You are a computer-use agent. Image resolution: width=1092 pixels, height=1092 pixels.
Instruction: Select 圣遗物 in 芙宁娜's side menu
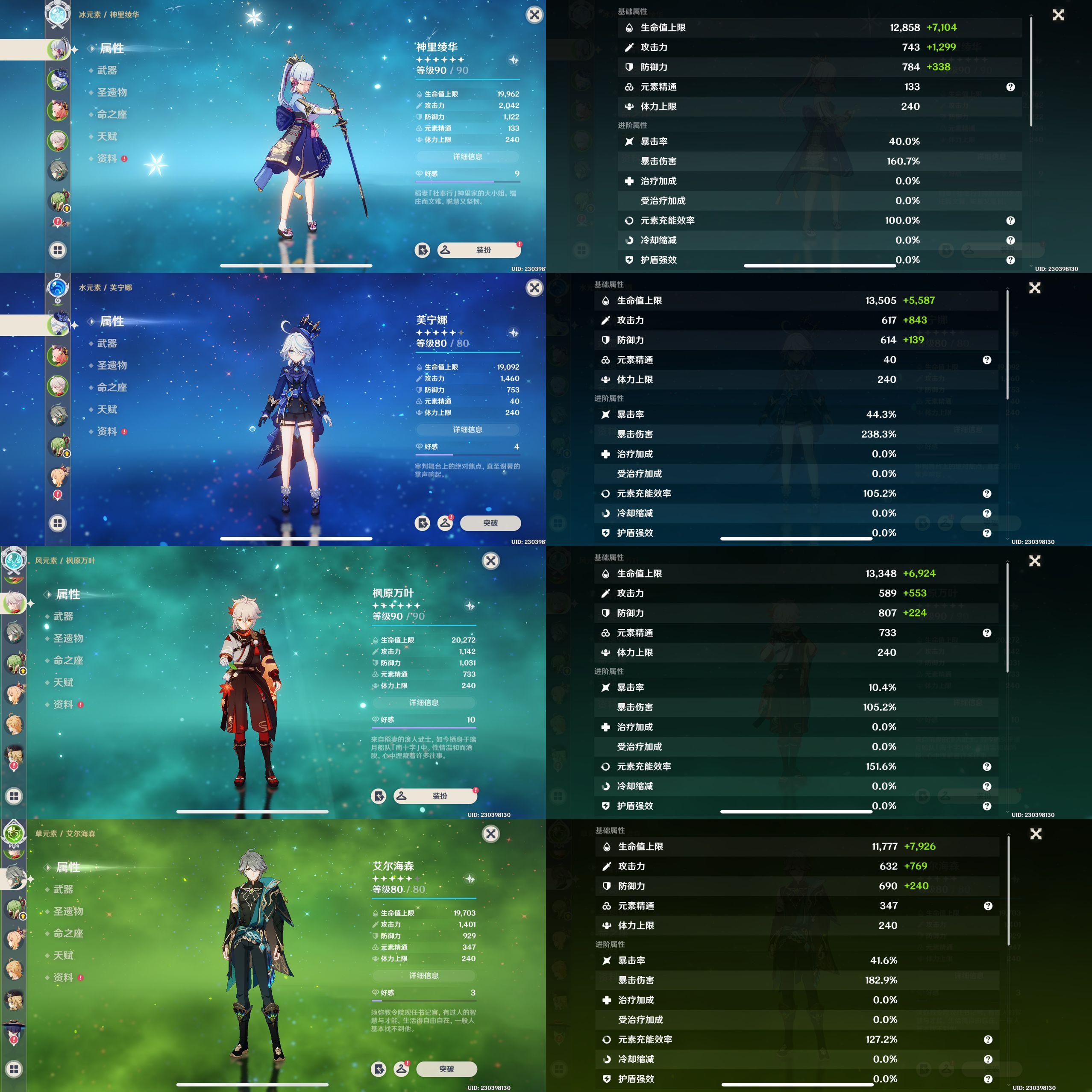click(112, 365)
